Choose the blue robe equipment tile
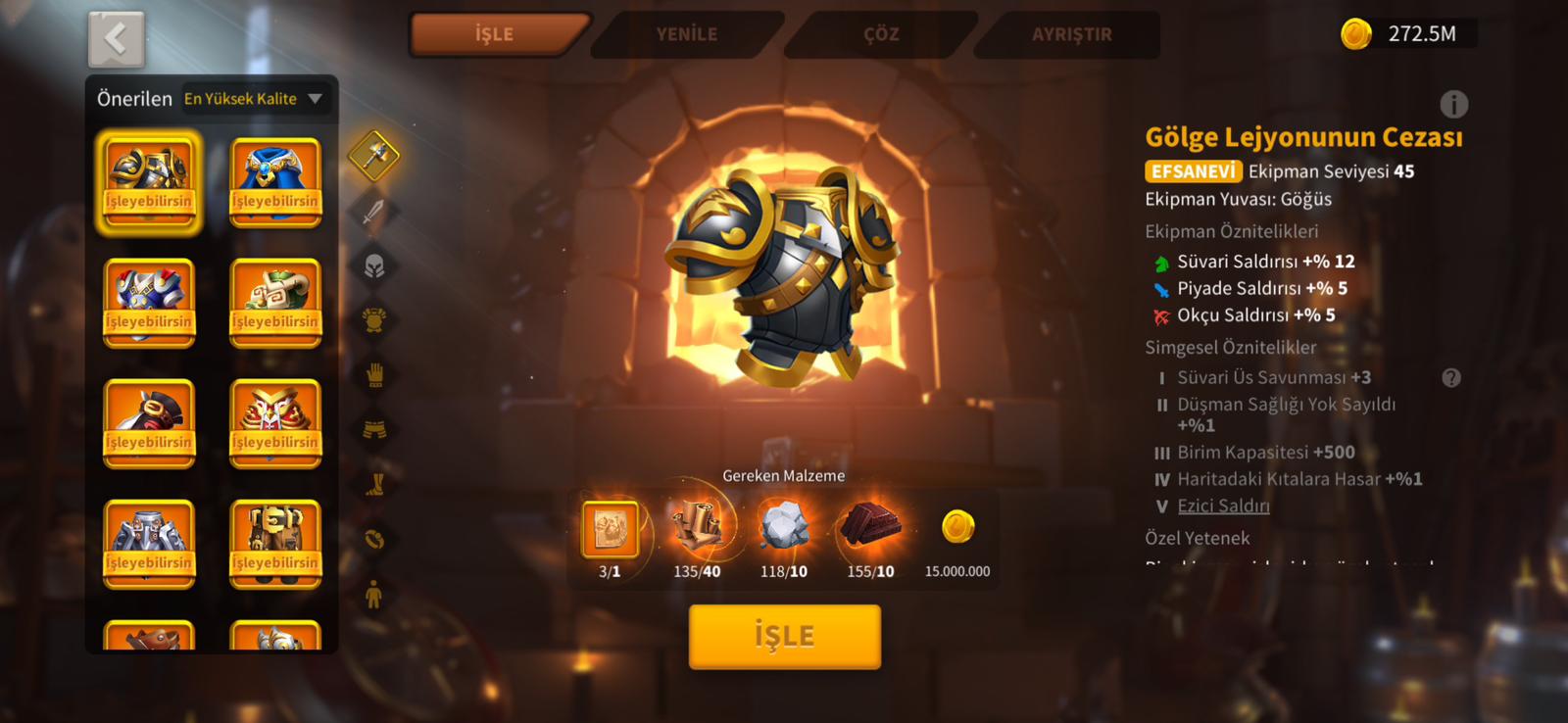This screenshot has height=723, width=1568. [x=275, y=182]
